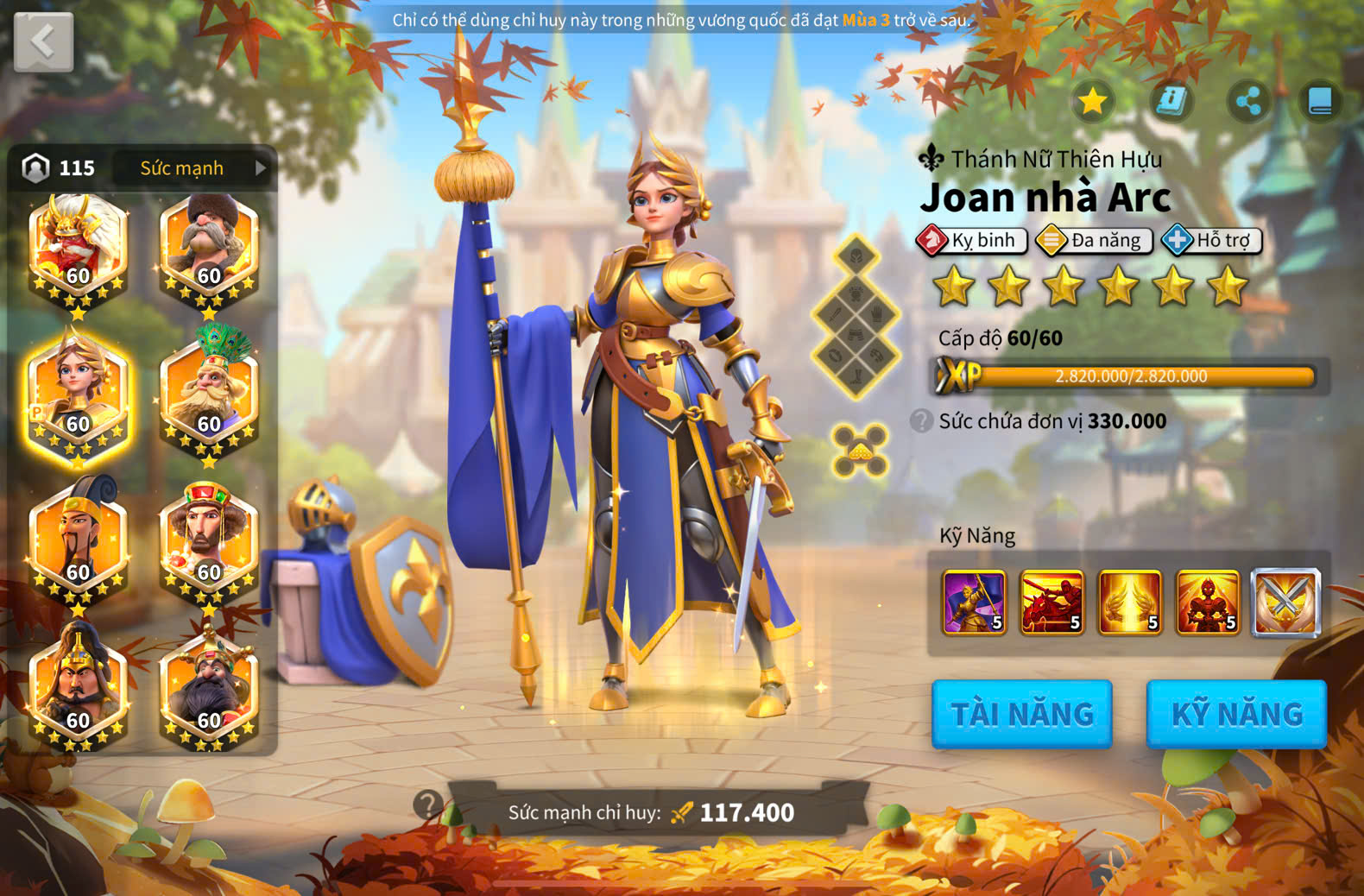View Joan's purple banner-bearer skill
The height and width of the screenshot is (896, 1364).
click(x=974, y=602)
